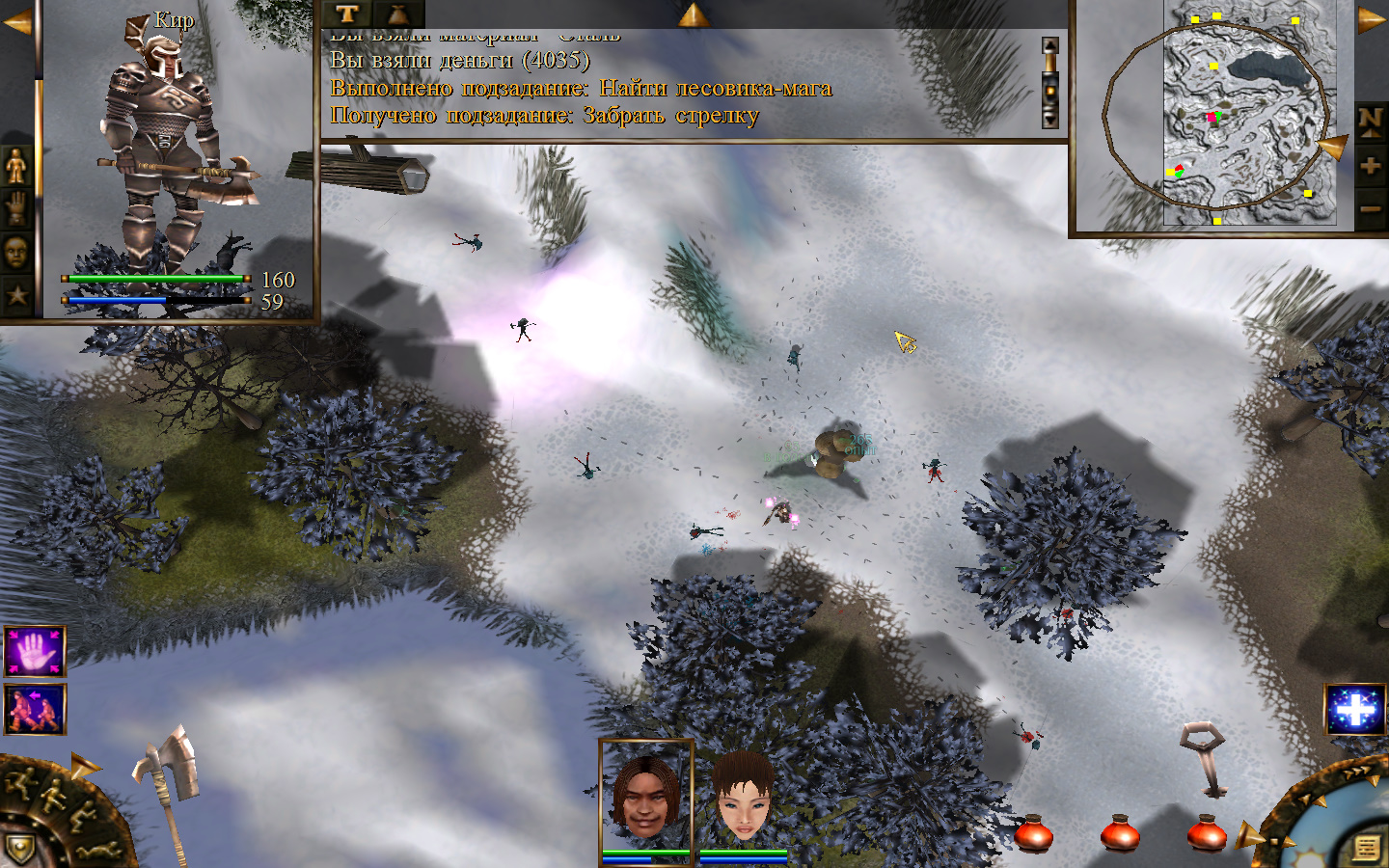Select the 'T' text log tab
The height and width of the screenshot is (868, 1389).
point(347,14)
